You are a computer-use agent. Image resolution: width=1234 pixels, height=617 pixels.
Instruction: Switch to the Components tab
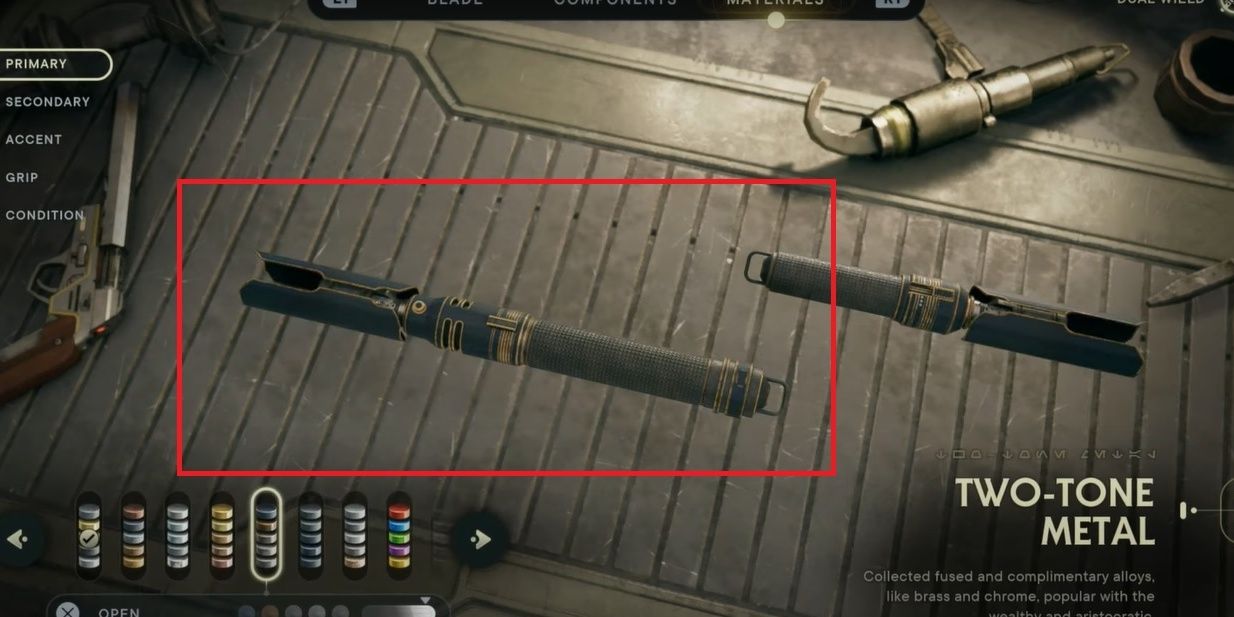pos(615,4)
